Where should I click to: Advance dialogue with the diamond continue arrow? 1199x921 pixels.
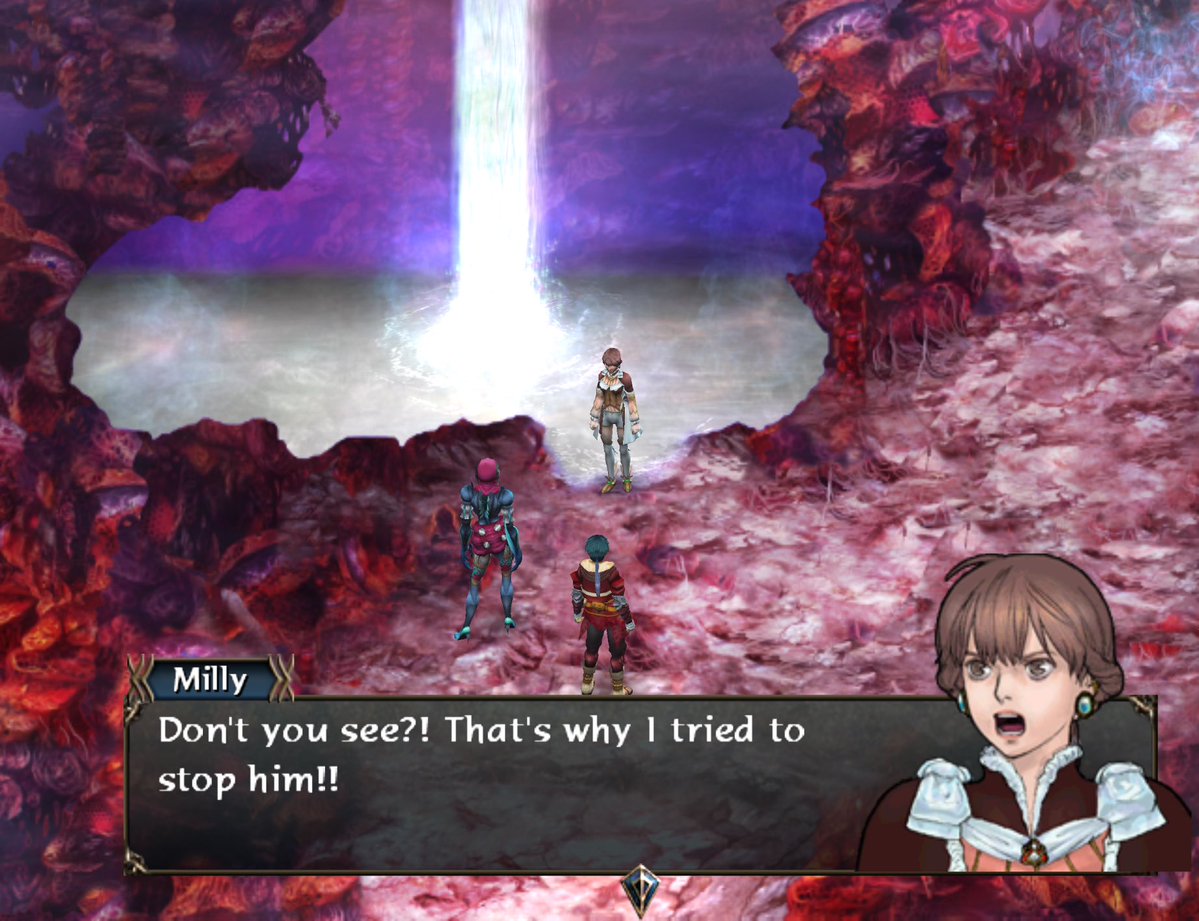(x=638, y=887)
